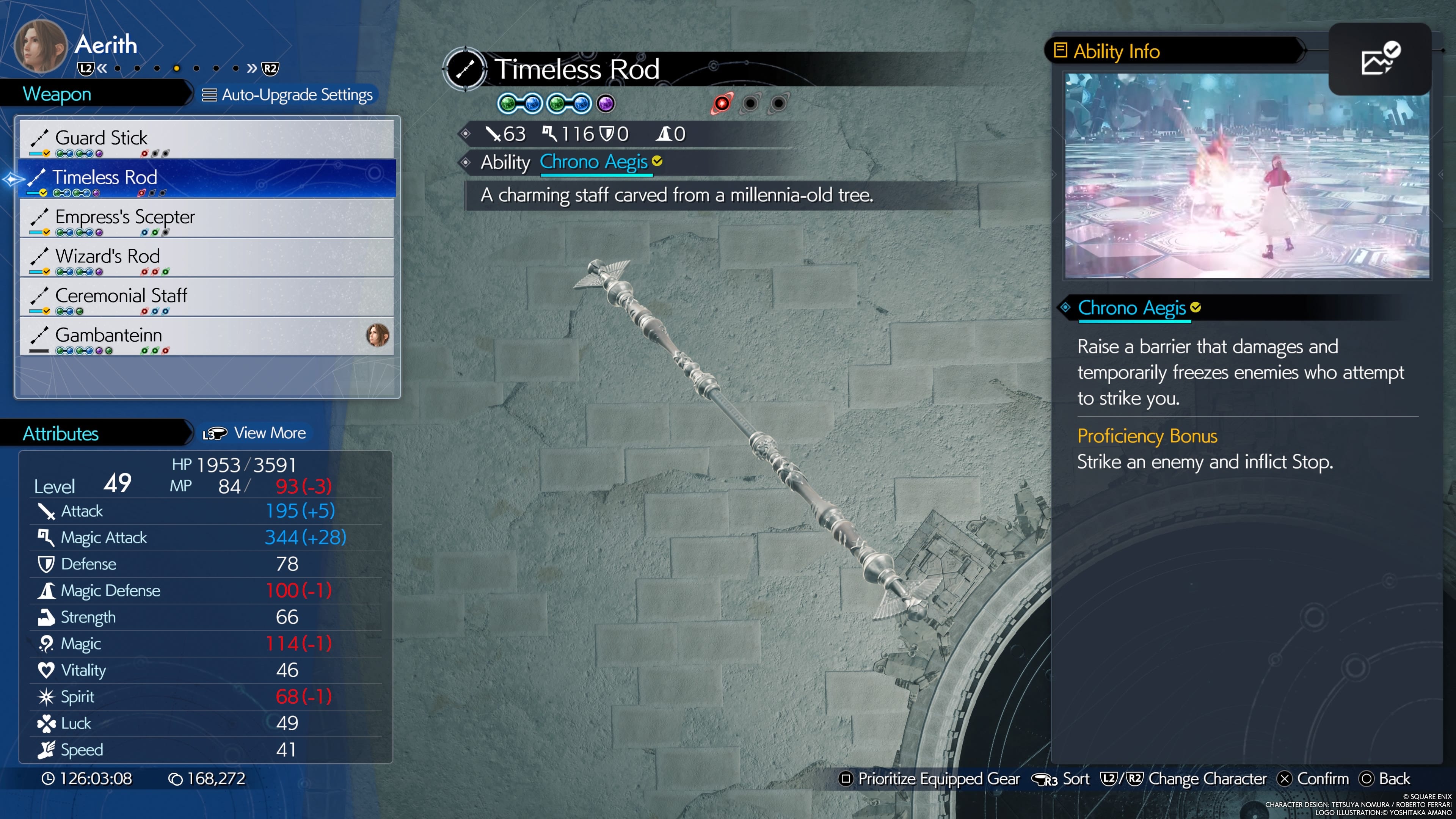Viewport: 1456px width, 819px height.
Task: Pick Empress's Scepter from the list
Action: pos(207,218)
